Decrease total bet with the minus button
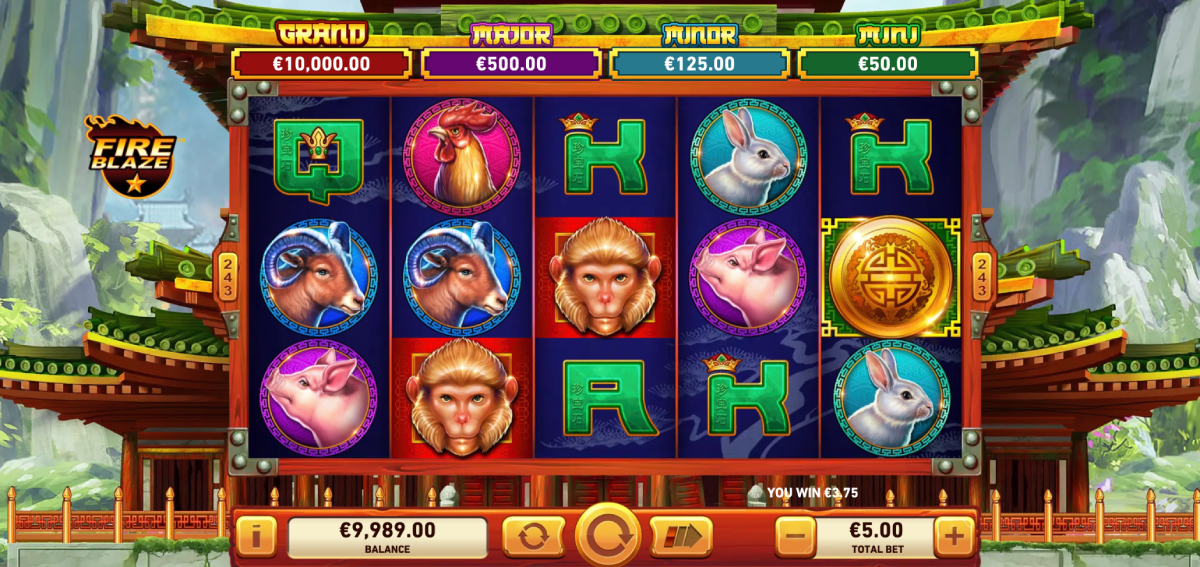Image resolution: width=1200 pixels, height=567 pixels. 795,537
